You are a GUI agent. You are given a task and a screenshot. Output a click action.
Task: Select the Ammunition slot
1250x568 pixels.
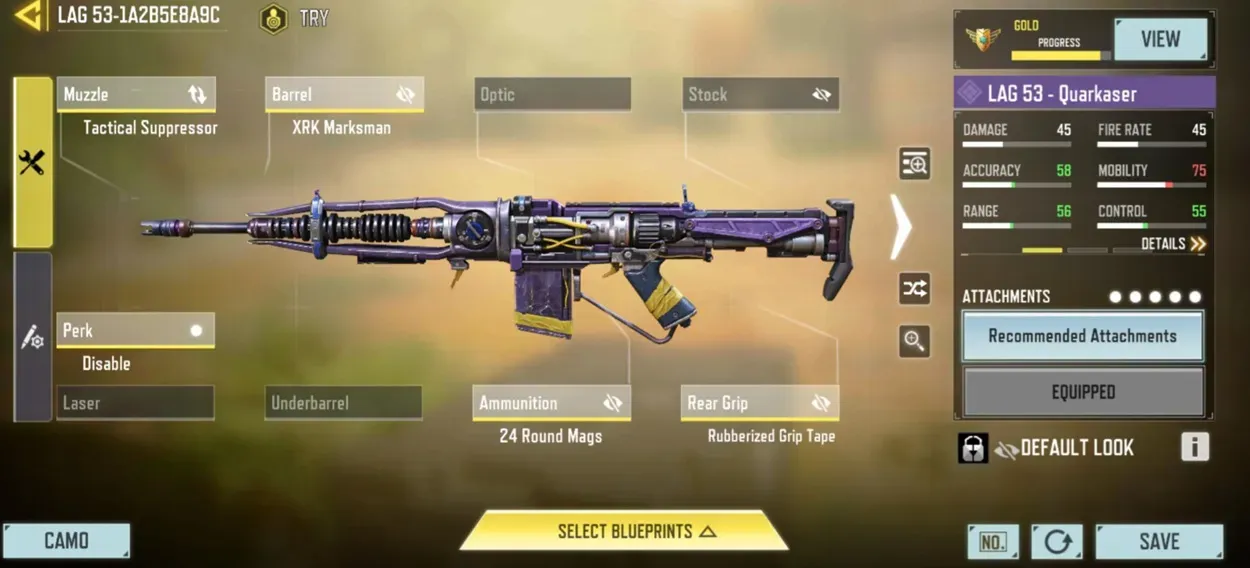pos(551,403)
